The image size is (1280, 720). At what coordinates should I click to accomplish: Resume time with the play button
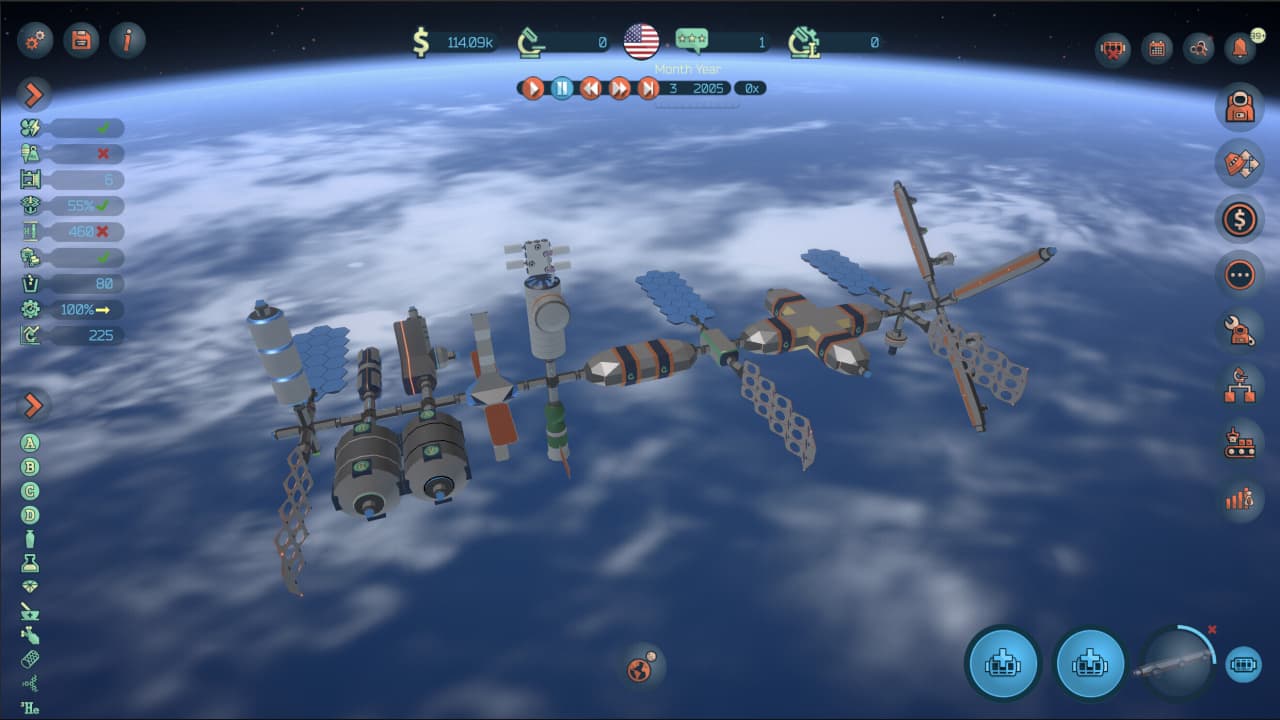coord(533,88)
